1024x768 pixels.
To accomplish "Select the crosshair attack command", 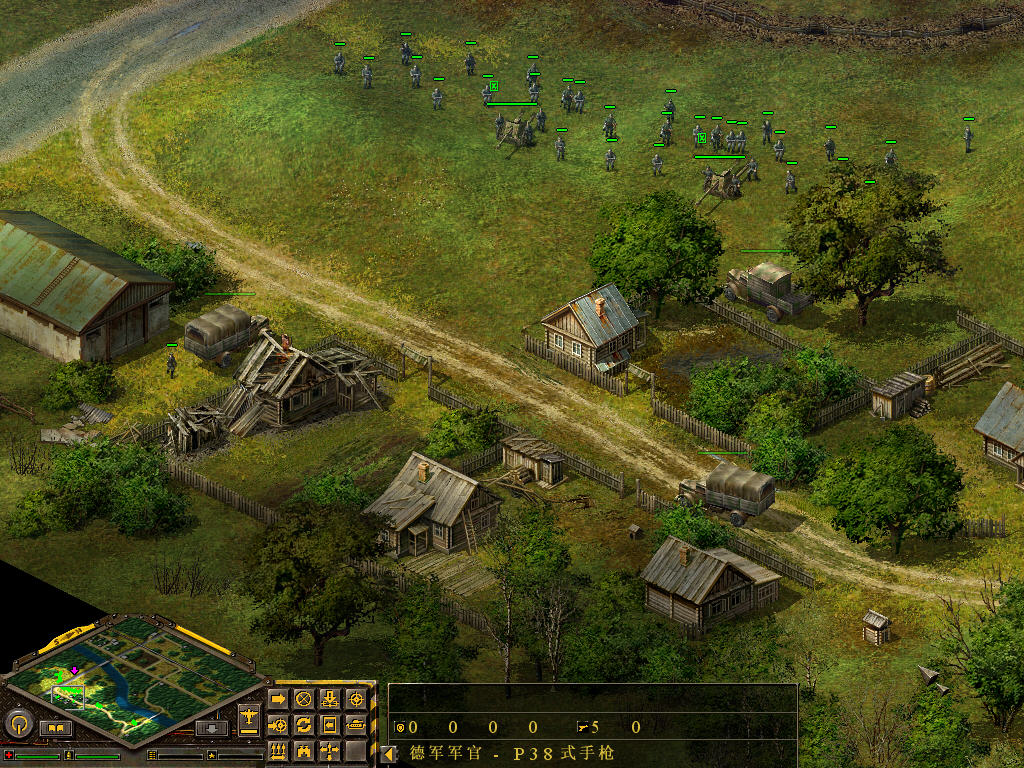I will (355, 699).
